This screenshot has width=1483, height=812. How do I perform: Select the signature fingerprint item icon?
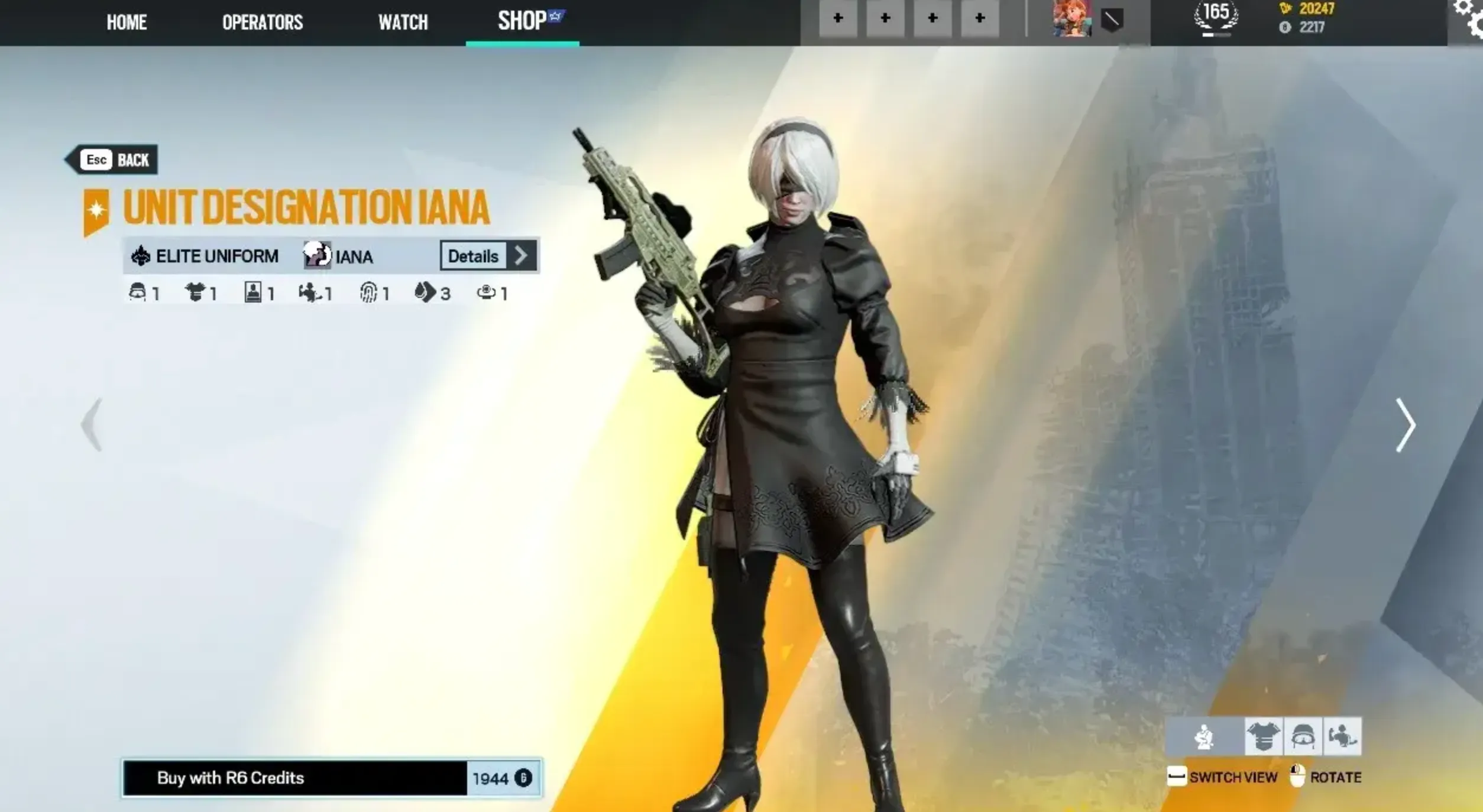click(368, 291)
